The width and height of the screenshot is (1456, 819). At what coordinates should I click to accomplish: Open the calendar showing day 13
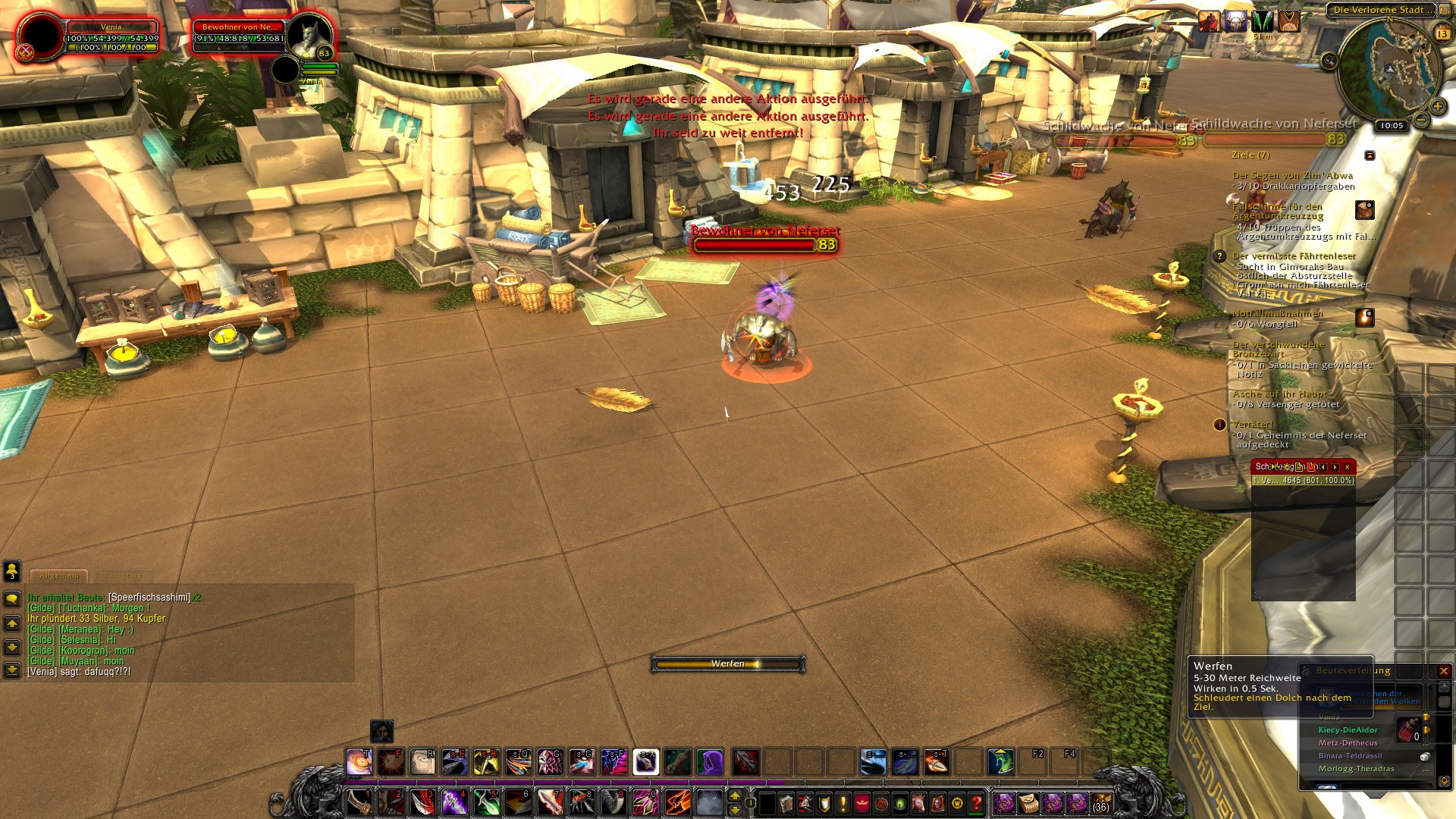(x=1442, y=33)
